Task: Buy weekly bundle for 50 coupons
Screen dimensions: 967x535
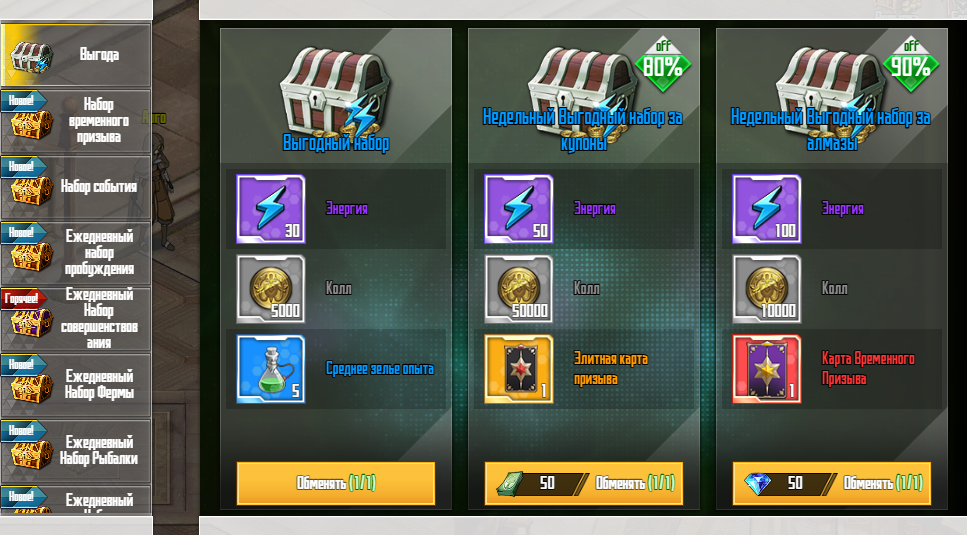Action: (x=584, y=483)
